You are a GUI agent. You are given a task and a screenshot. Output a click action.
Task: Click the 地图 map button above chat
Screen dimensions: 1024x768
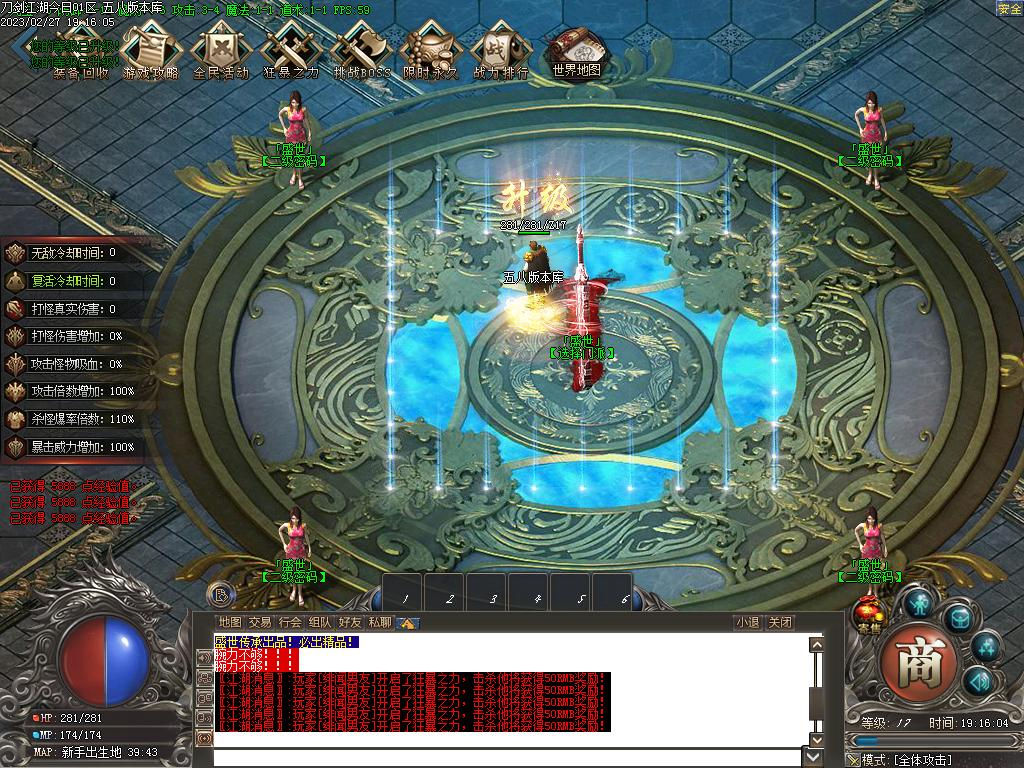(230, 622)
